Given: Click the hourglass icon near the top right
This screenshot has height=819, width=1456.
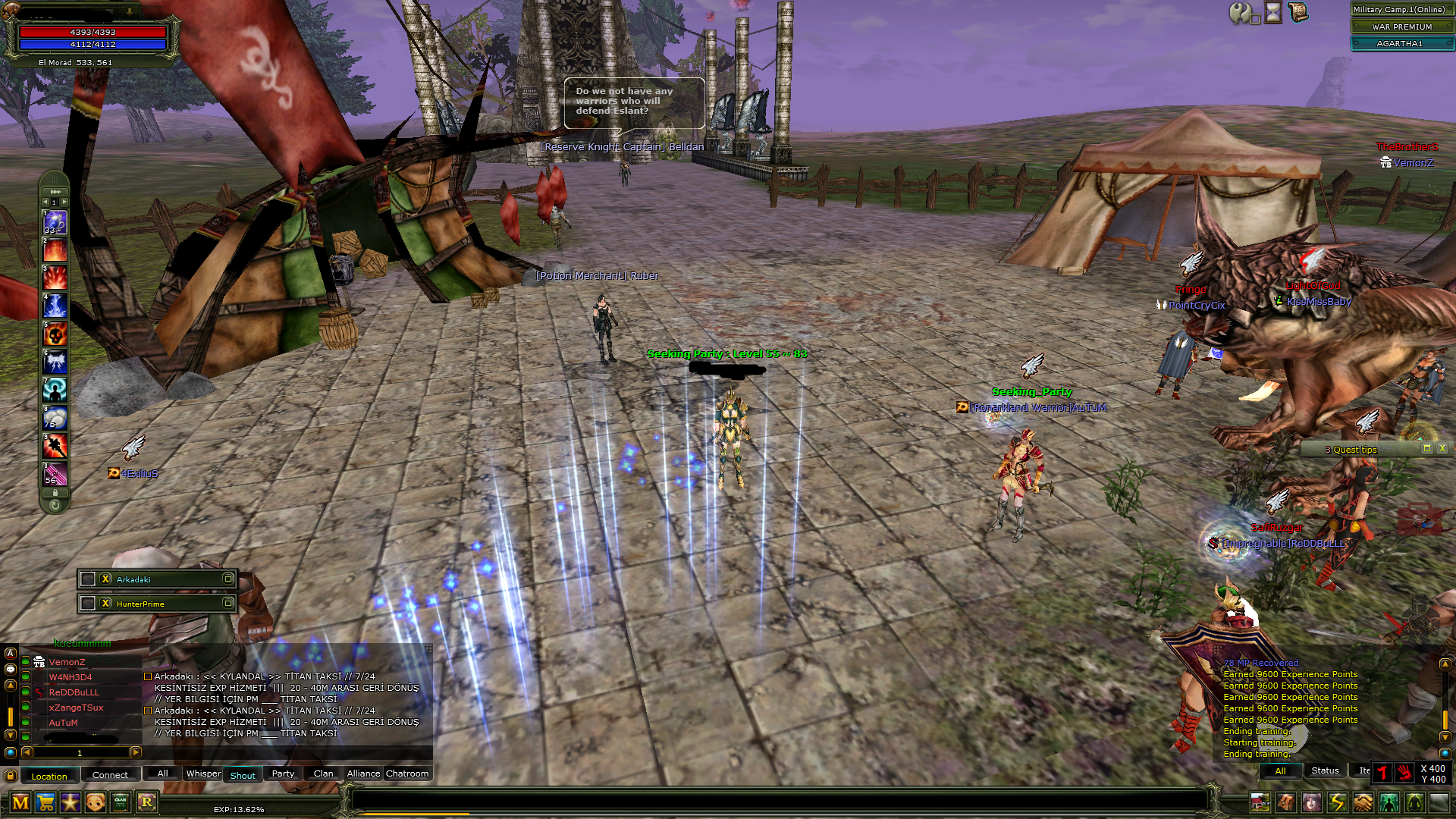Looking at the screenshot, I should click(x=1272, y=12).
